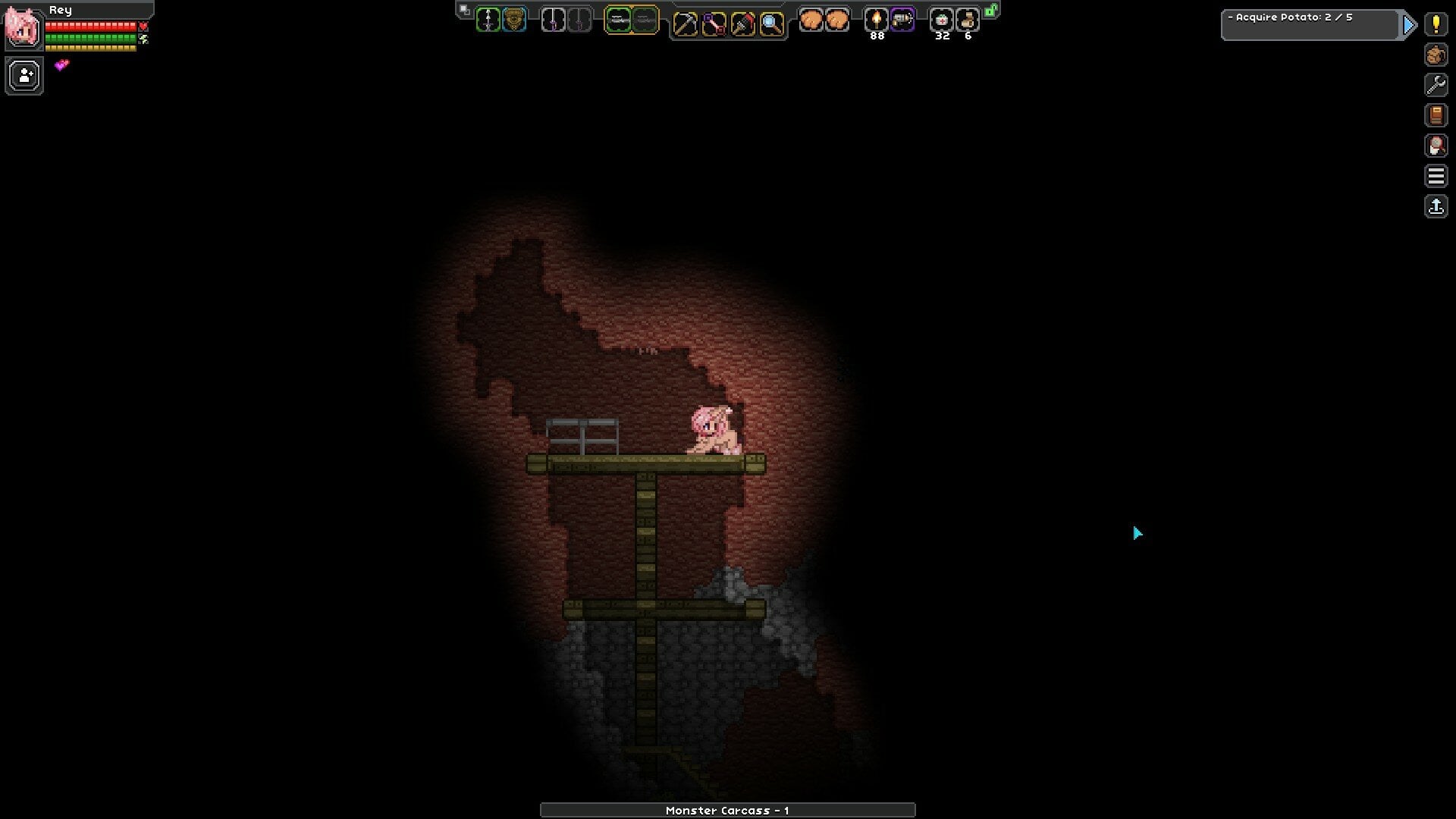1456x819 pixels.
Task: Open the quest log exclamation icon
Action: pos(1436,25)
